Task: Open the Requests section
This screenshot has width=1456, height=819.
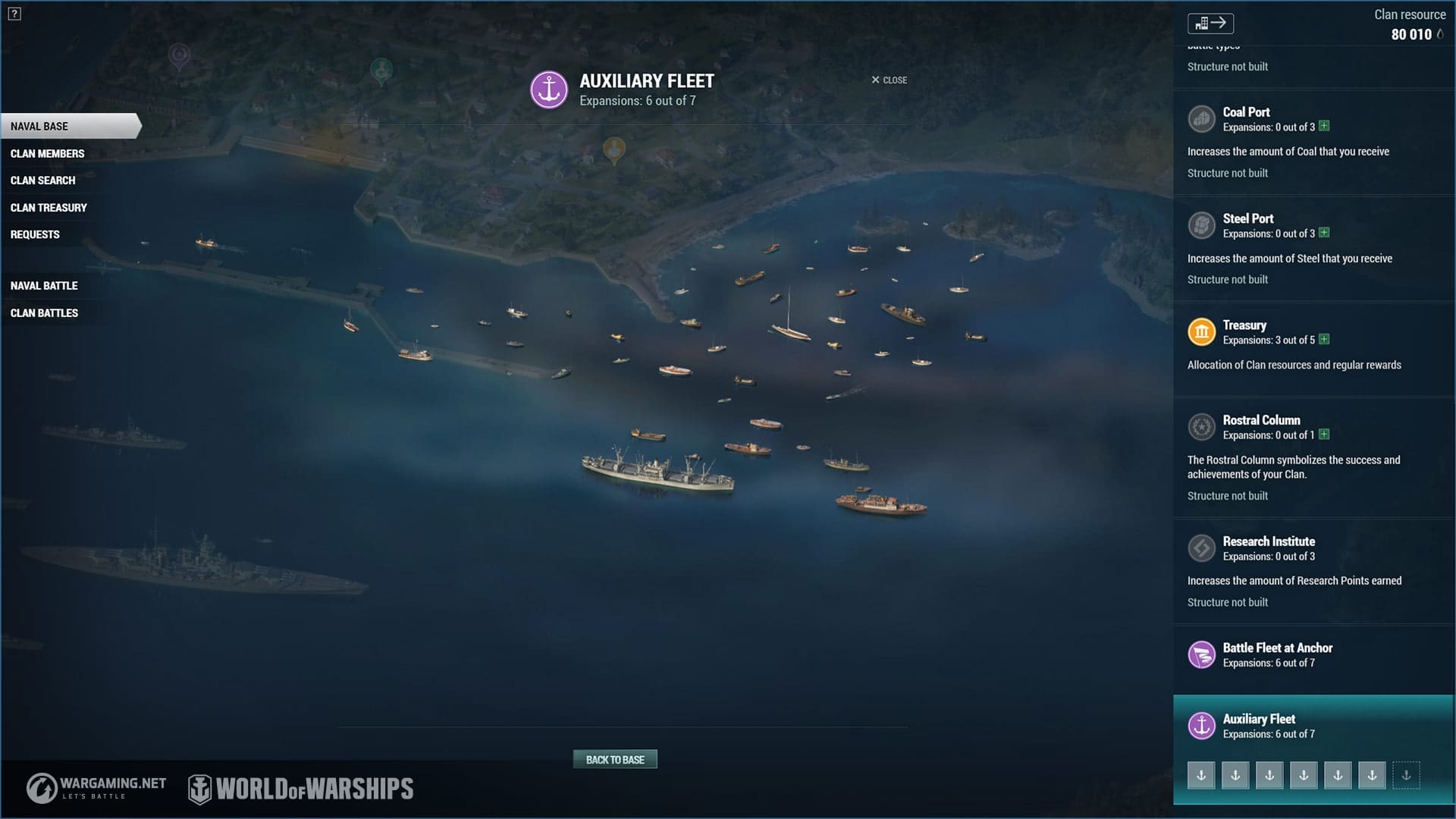Action: (35, 235)
